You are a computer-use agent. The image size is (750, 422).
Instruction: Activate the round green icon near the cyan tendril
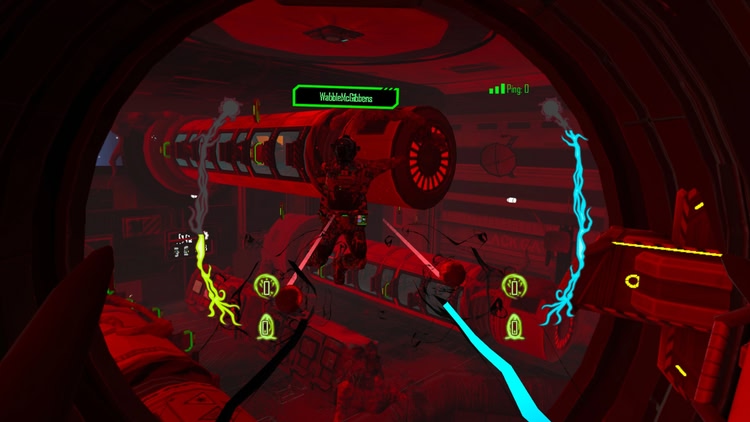tap(515, 288)
